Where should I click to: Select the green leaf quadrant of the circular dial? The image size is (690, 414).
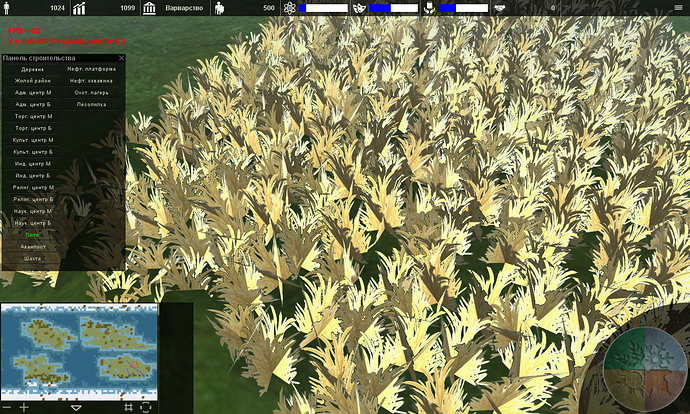point(628,351)
